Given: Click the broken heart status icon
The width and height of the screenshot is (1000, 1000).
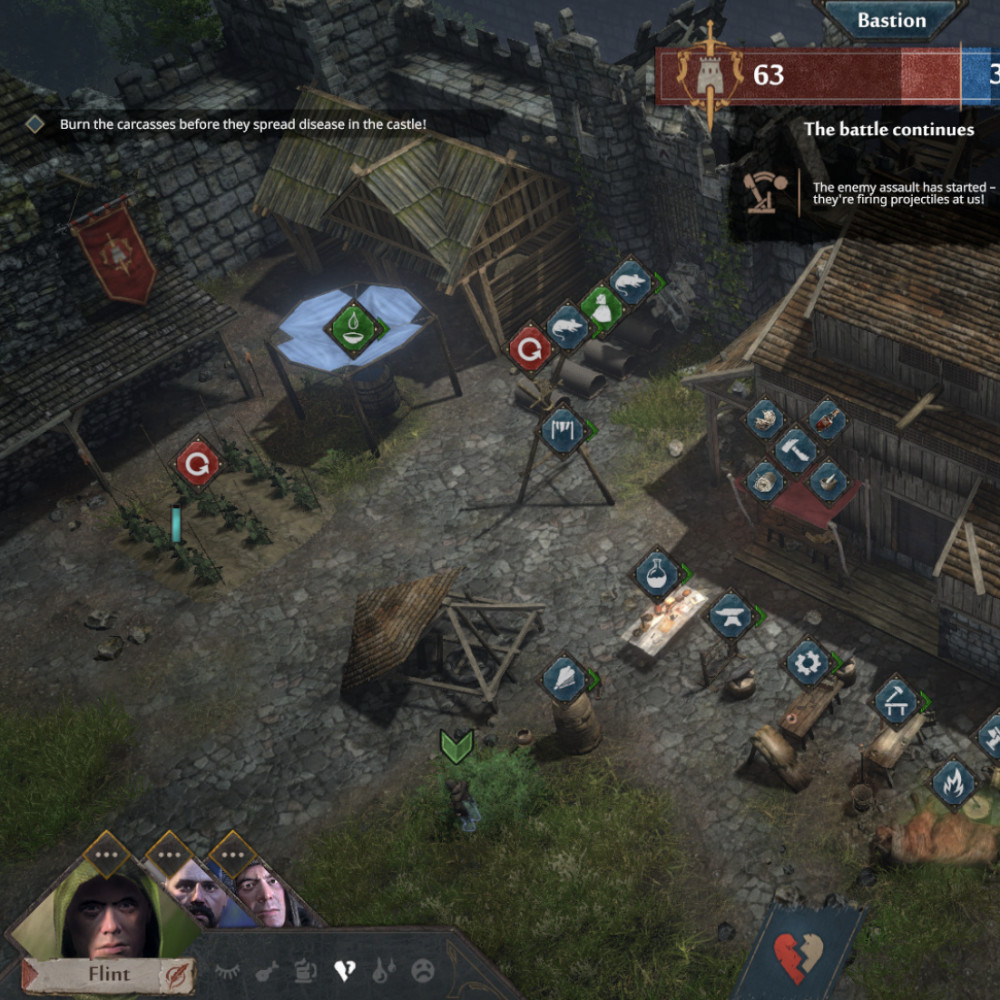Looking at the screenshot, I should [x=345, y=970].
